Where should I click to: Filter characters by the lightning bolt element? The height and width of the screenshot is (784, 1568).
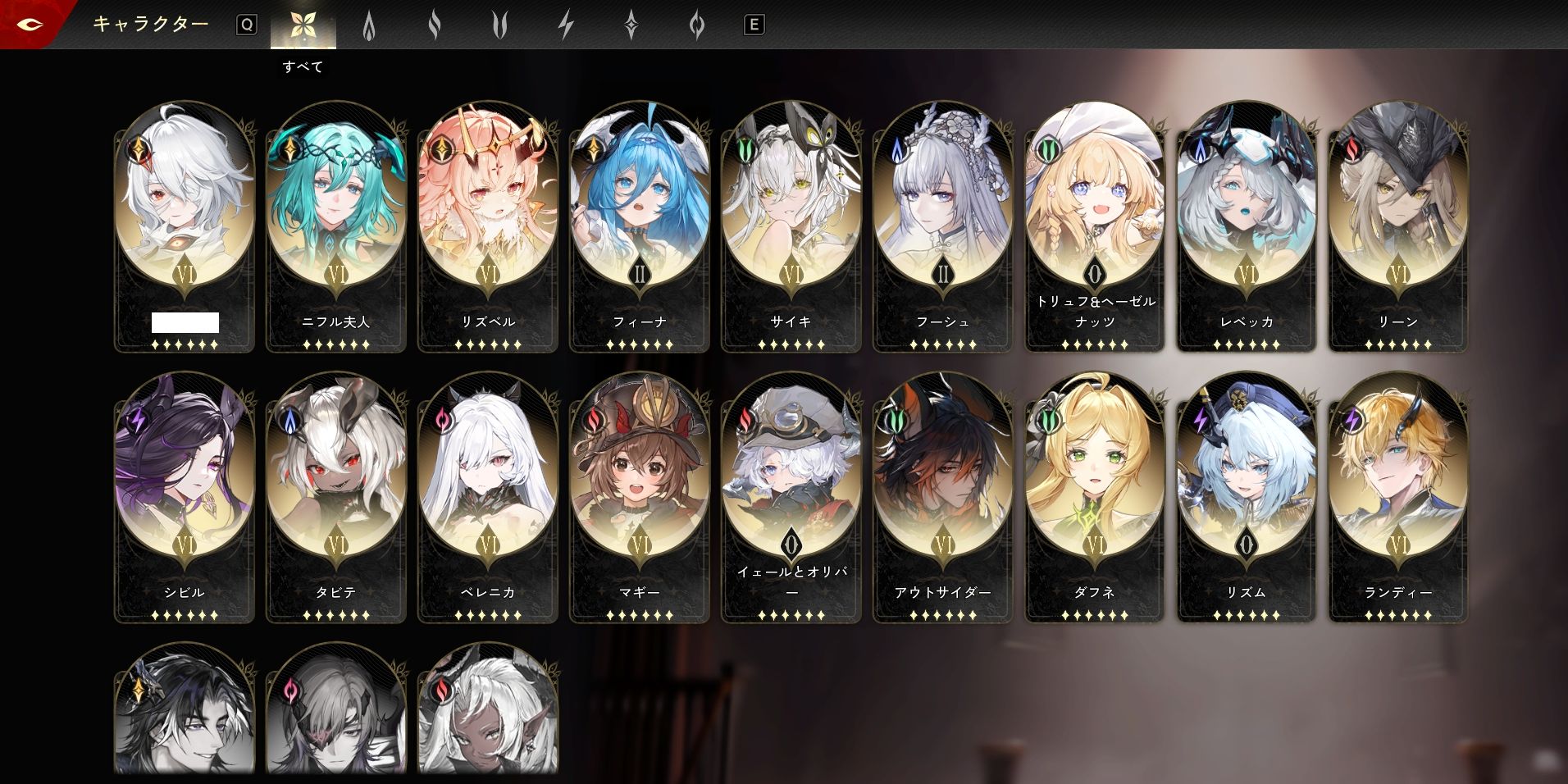click(x=565, y=26)
